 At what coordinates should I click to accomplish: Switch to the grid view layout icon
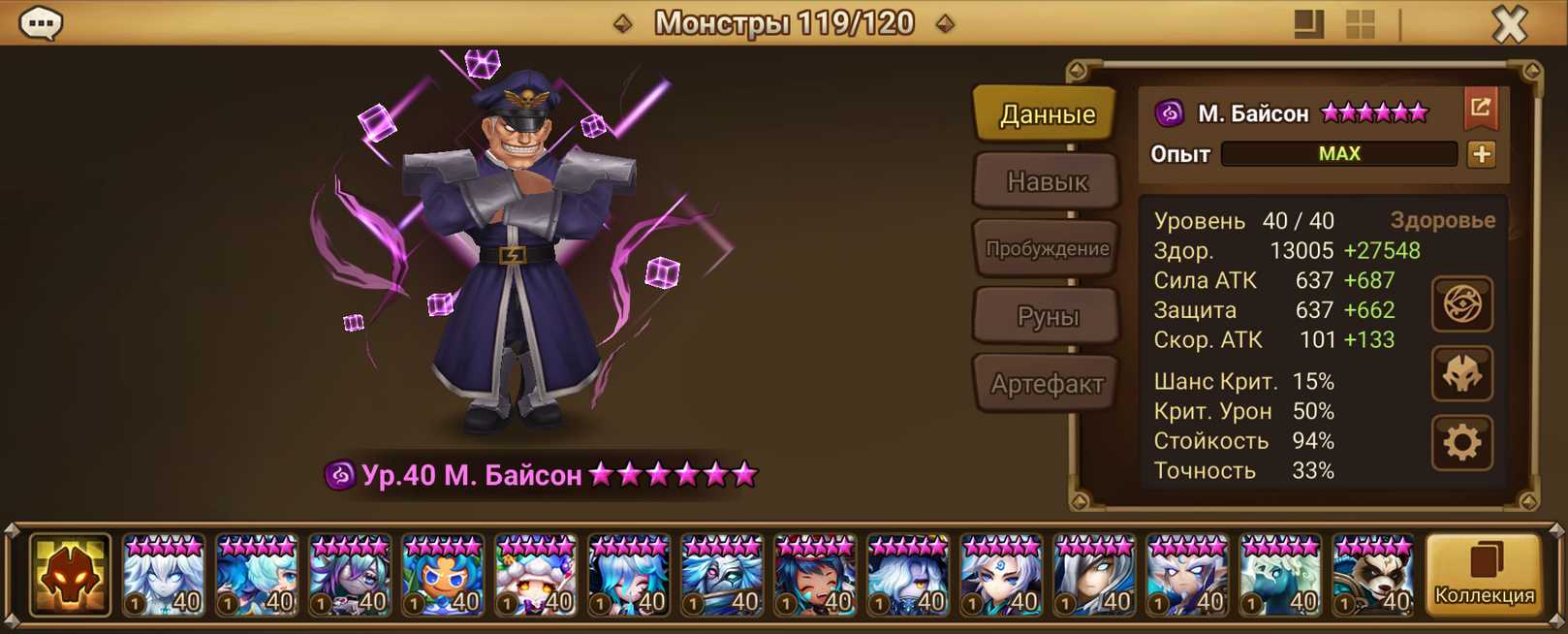(1361, 24)
